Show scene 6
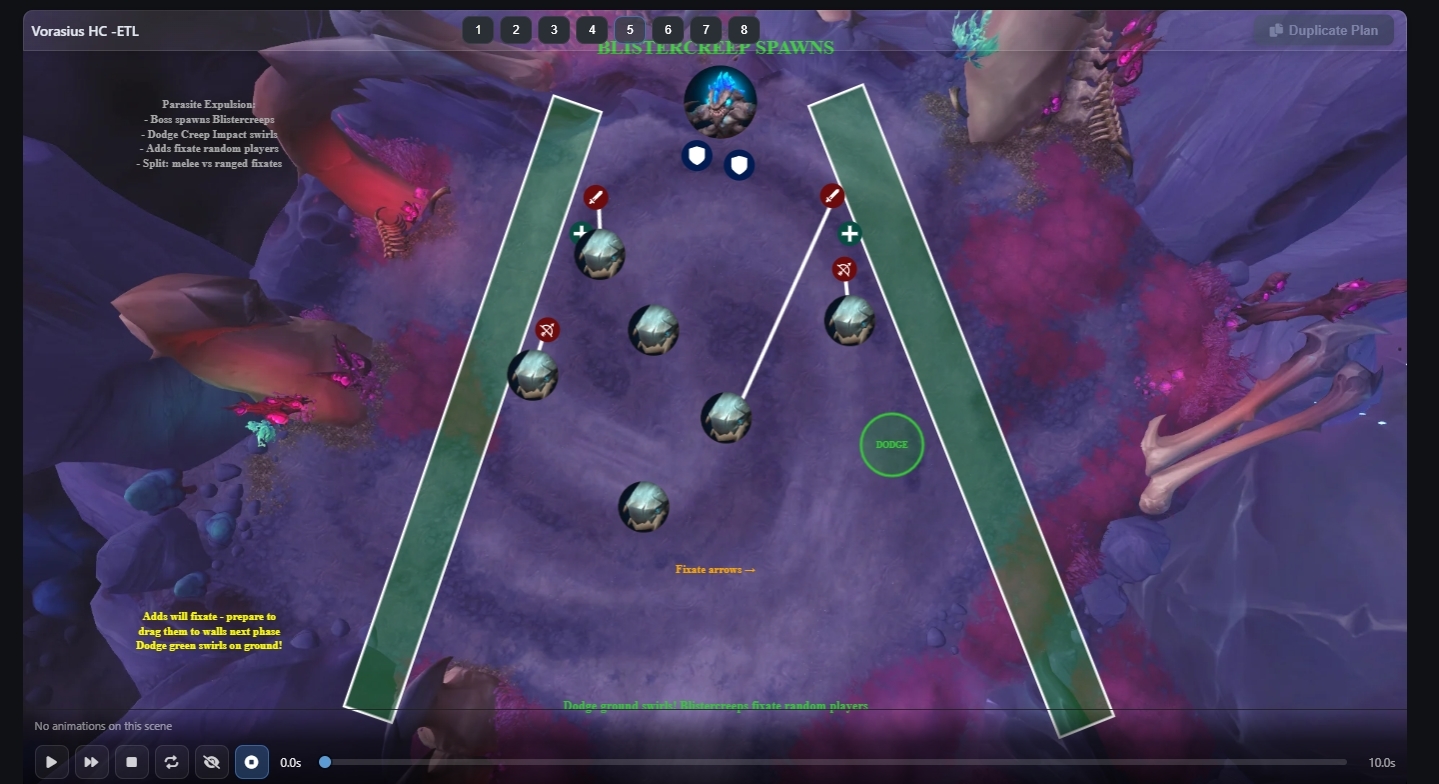The width and height of the screenshot is (1439, 784). (668, 30)
